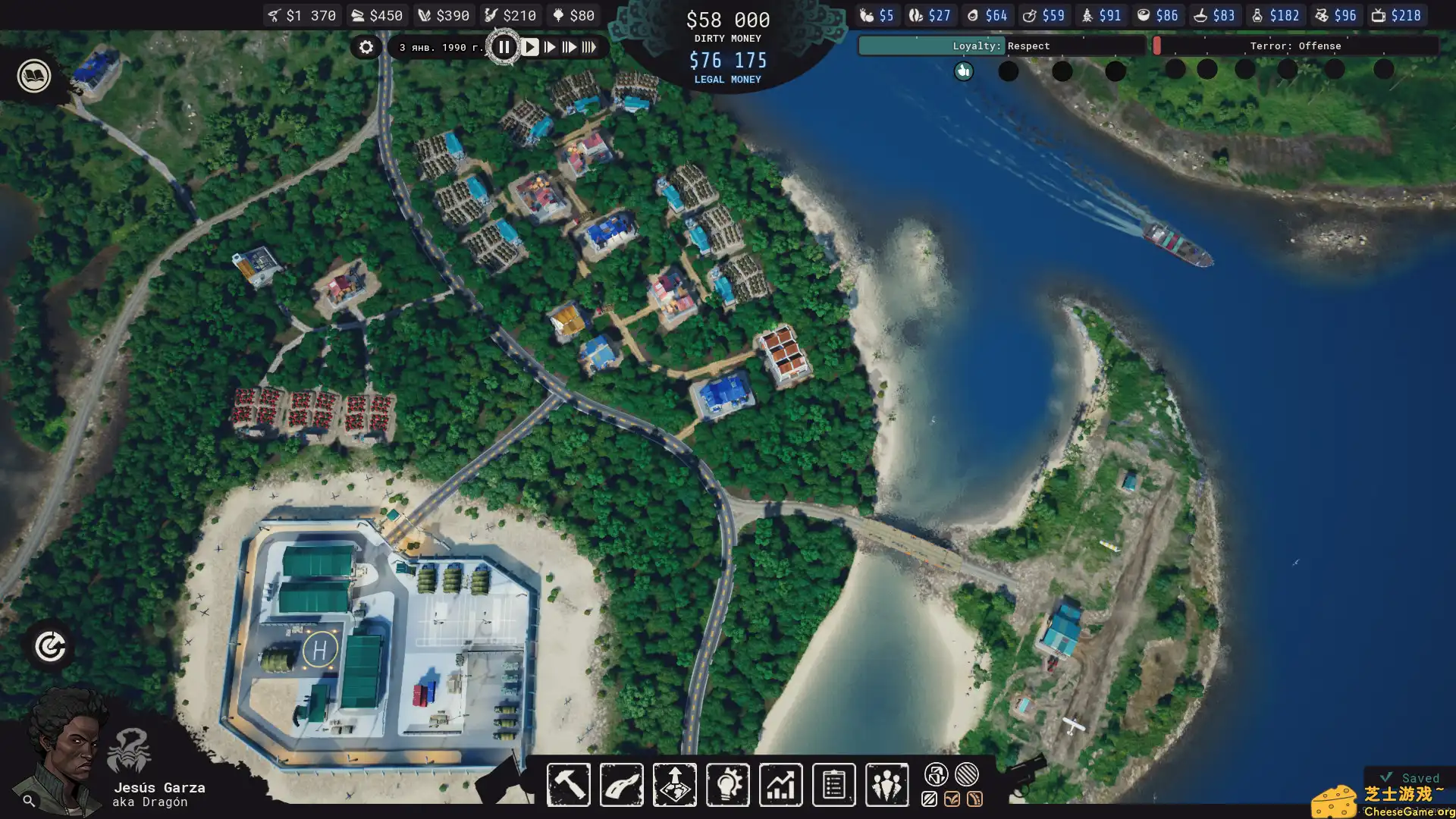
Task: Open the export map panel
Action: [x=674, y=785]
